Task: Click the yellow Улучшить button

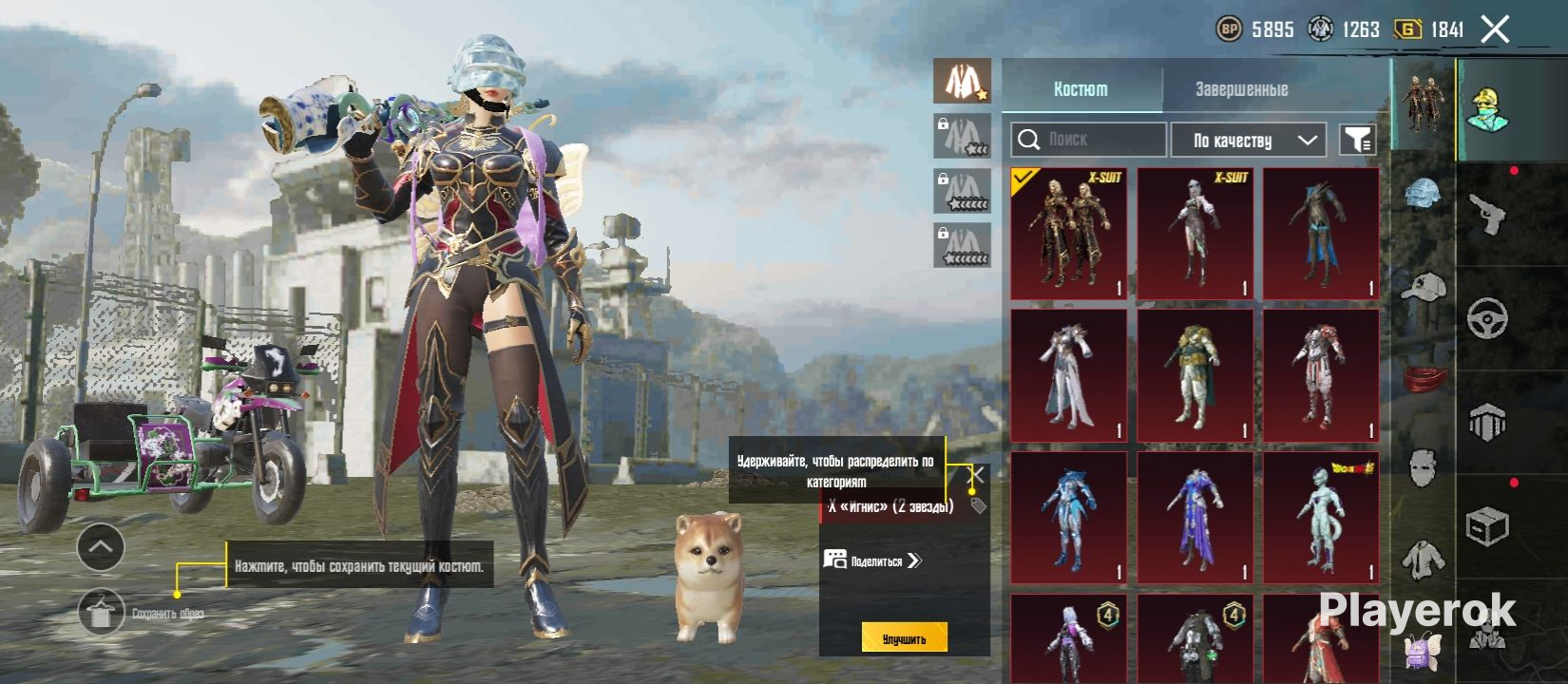Action: [x=904, y=638]
